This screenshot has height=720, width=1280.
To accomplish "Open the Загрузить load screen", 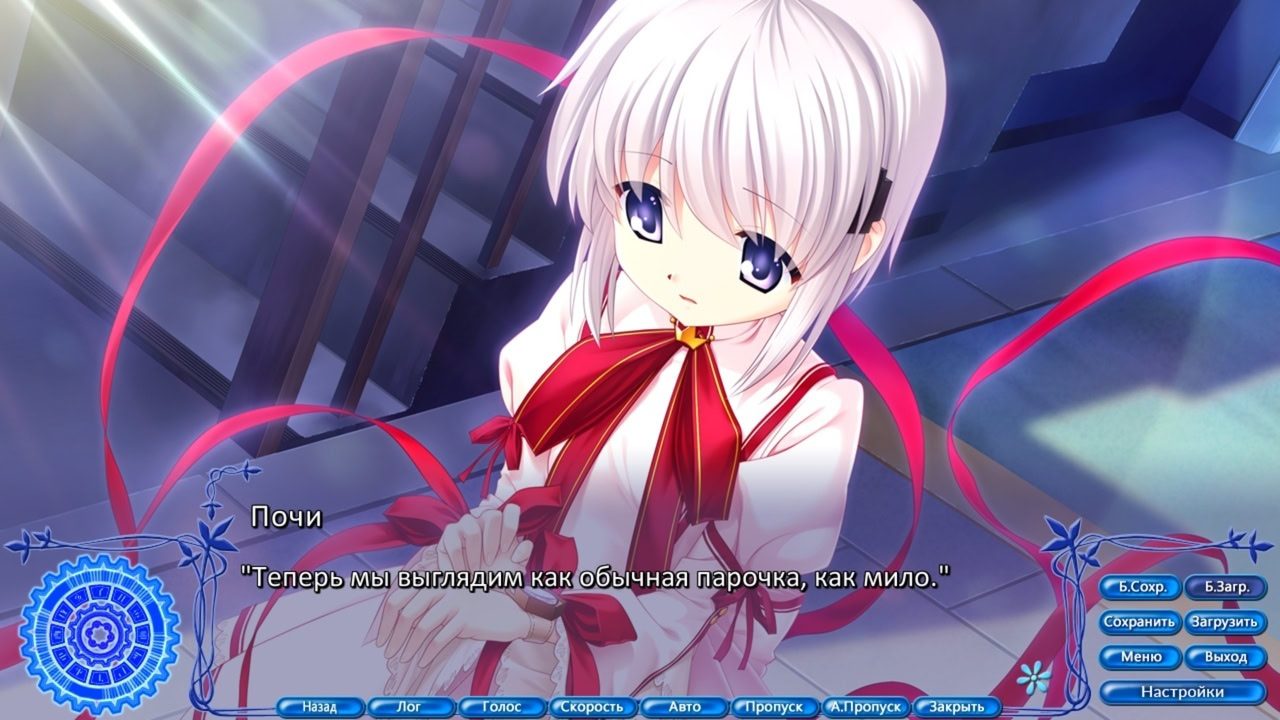I will pos(1226,622).
